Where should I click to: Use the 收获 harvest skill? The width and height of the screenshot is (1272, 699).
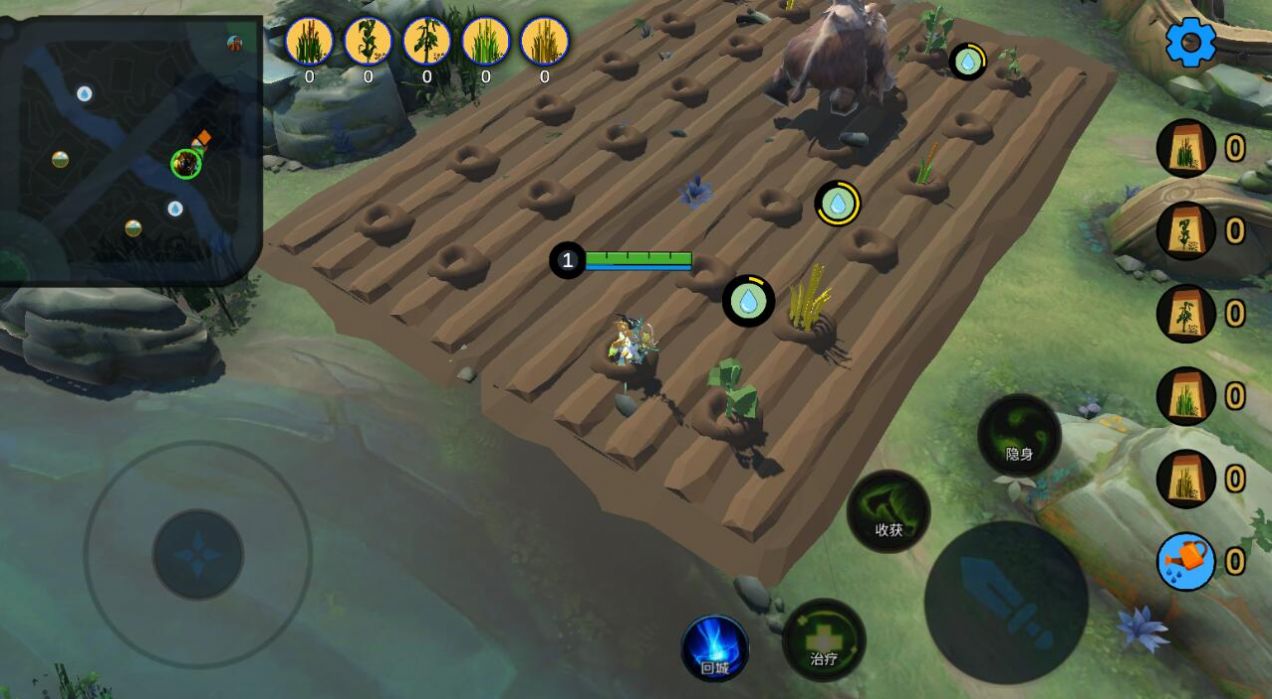888,511
